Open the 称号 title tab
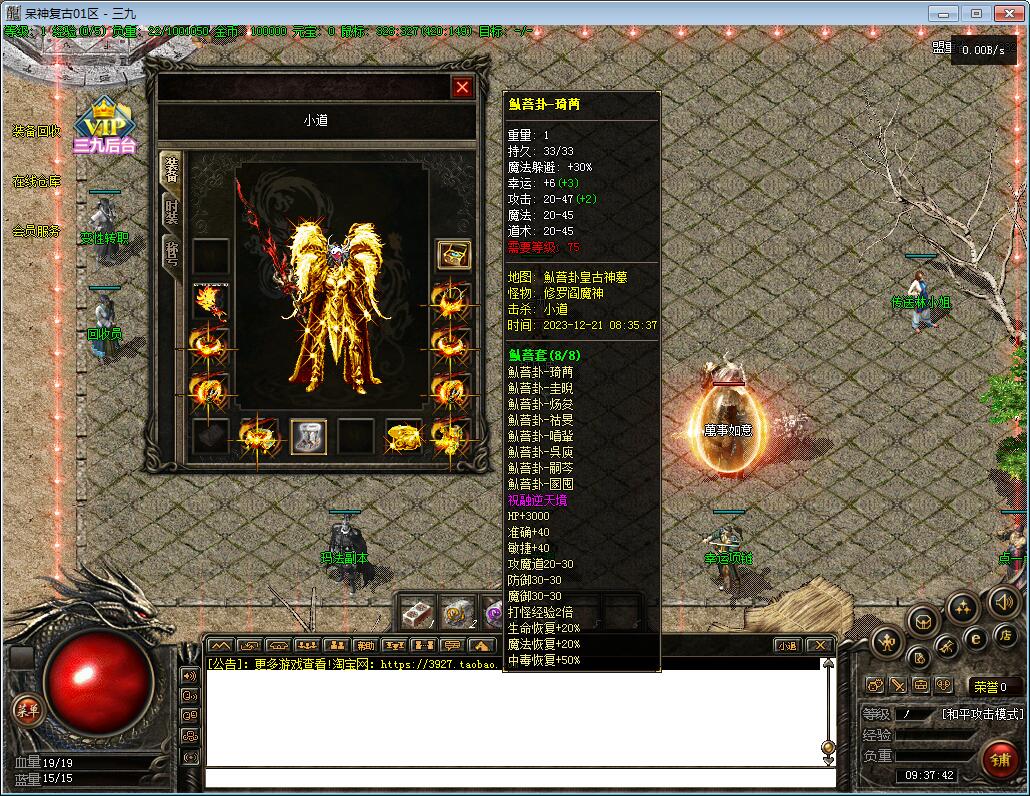1030x796 pixels. pos(171,255)
